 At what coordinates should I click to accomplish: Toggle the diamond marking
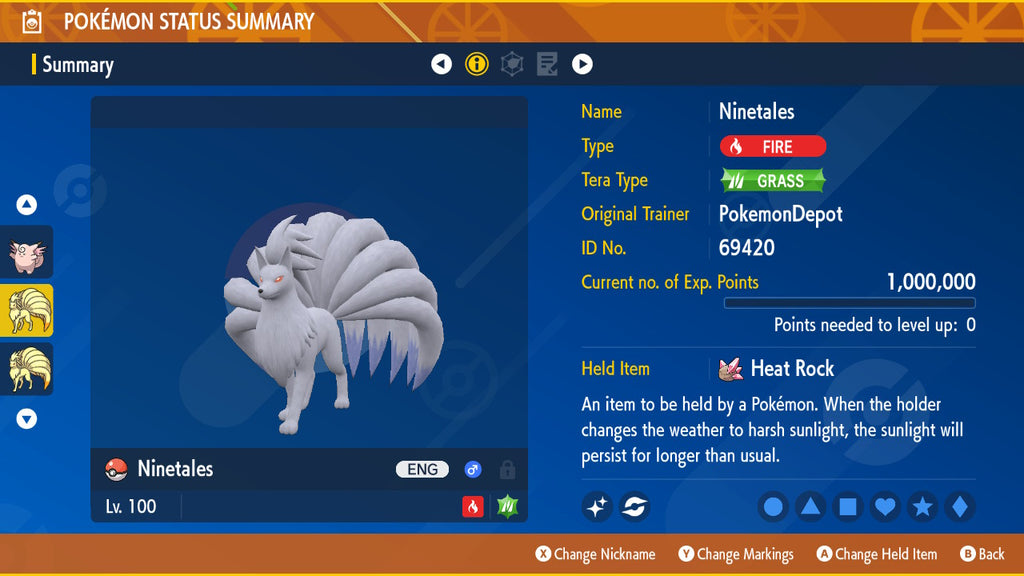click(959, 507)
